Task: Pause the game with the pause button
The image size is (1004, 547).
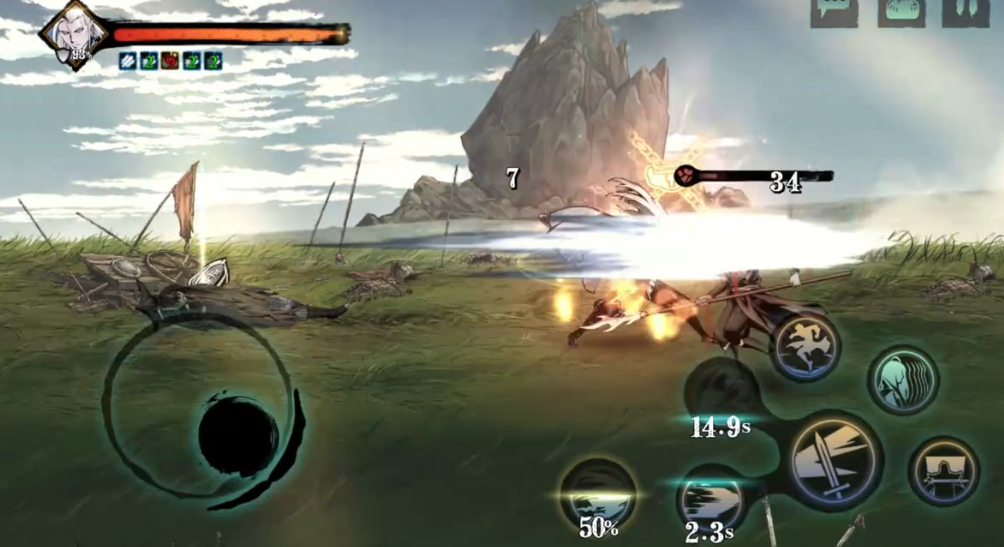Action: (958, 10)
